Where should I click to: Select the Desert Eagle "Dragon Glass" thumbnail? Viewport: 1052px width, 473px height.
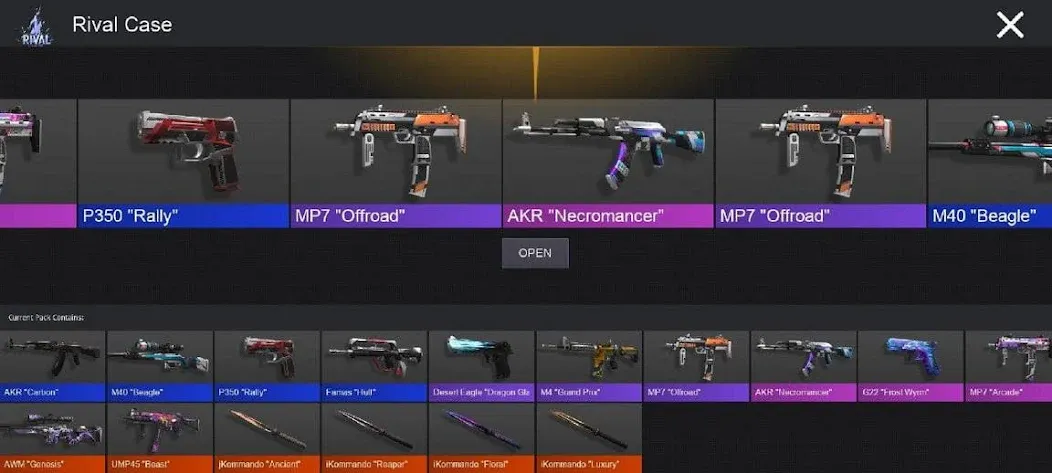tap(481, 364)
